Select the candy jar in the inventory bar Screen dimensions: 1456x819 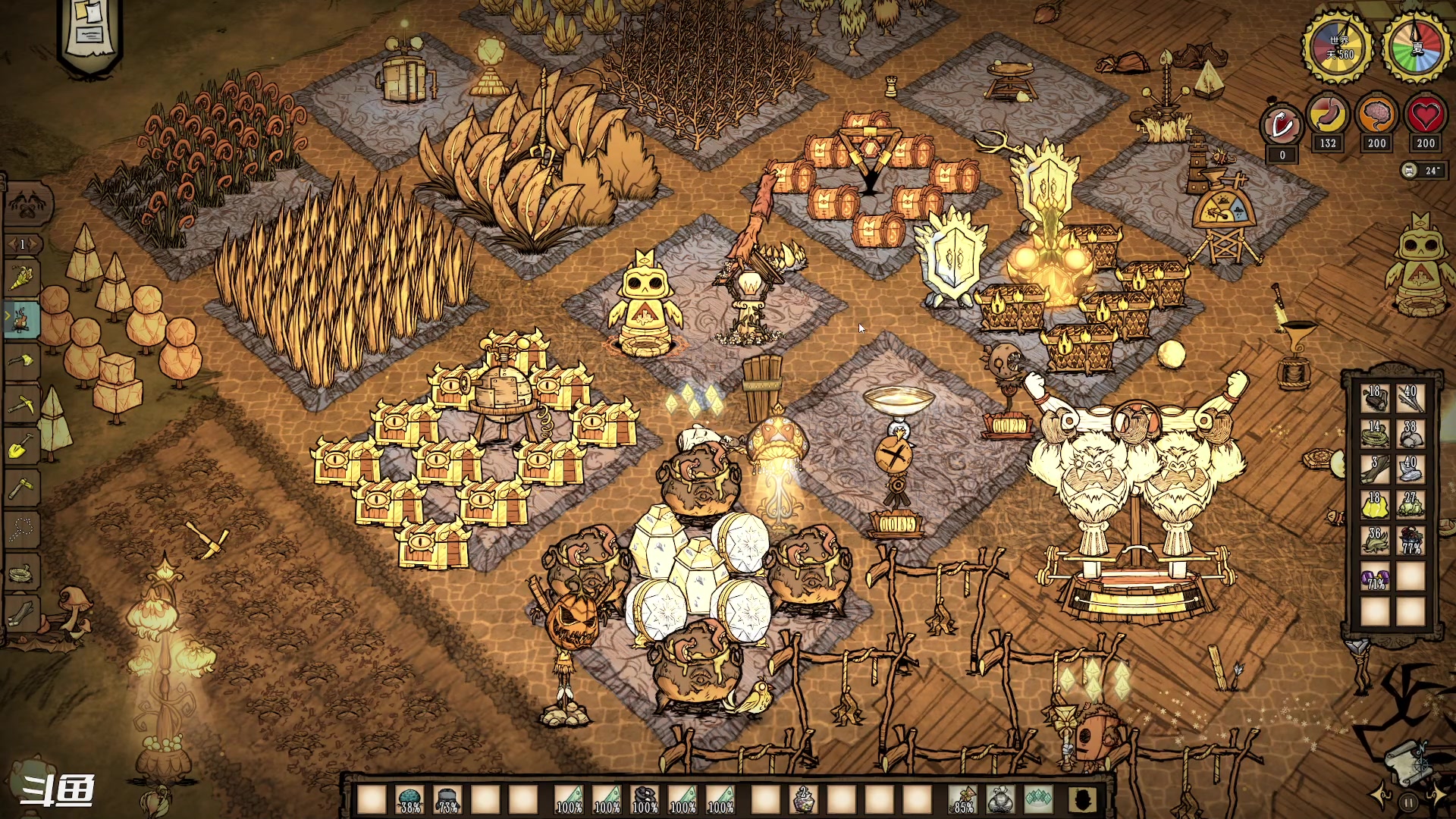[x=803, y=799]
